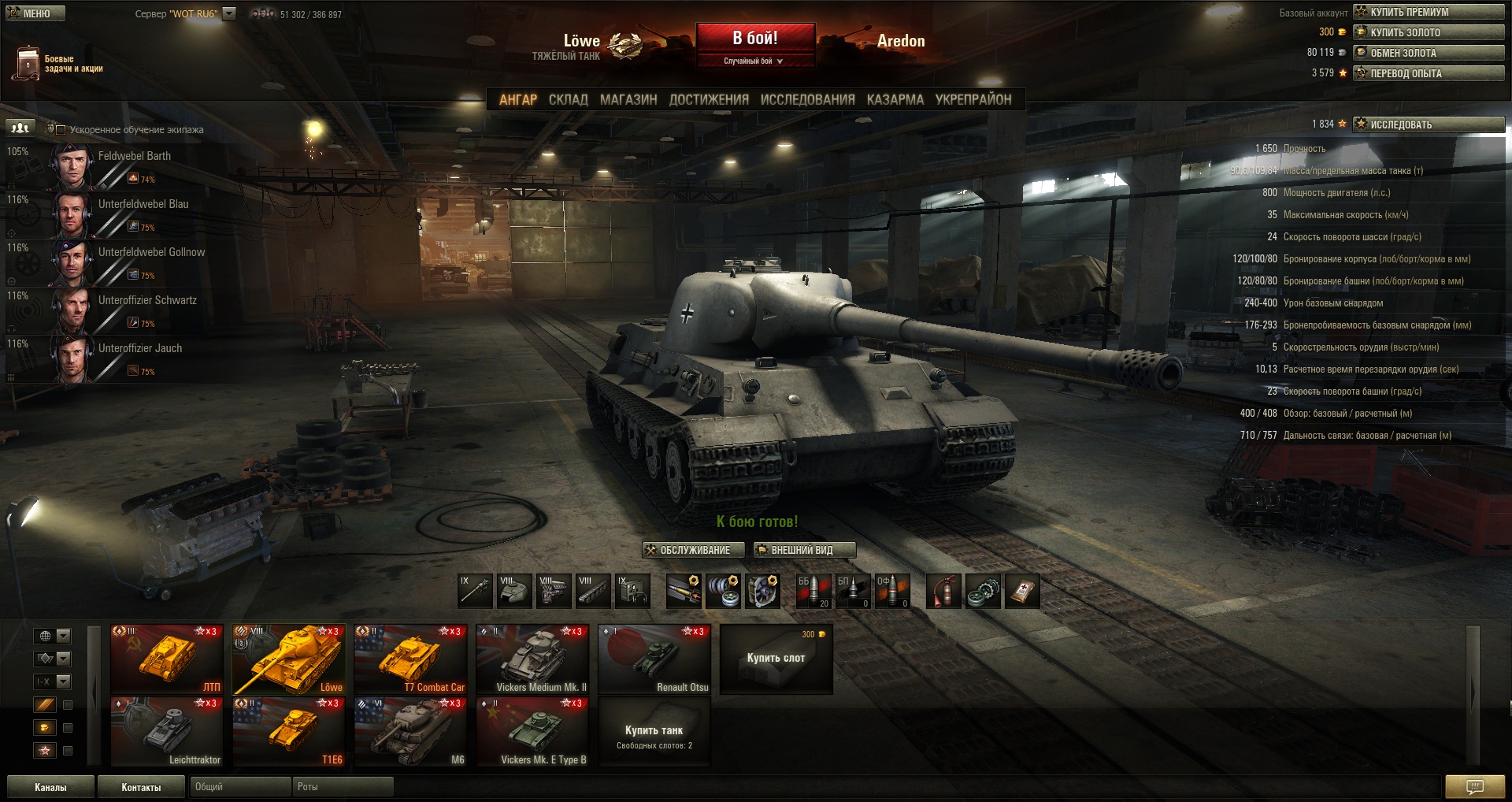The image size is (1512, 802).
Task: Buy a new slot with Купить слот
Action: coord(776,659)
